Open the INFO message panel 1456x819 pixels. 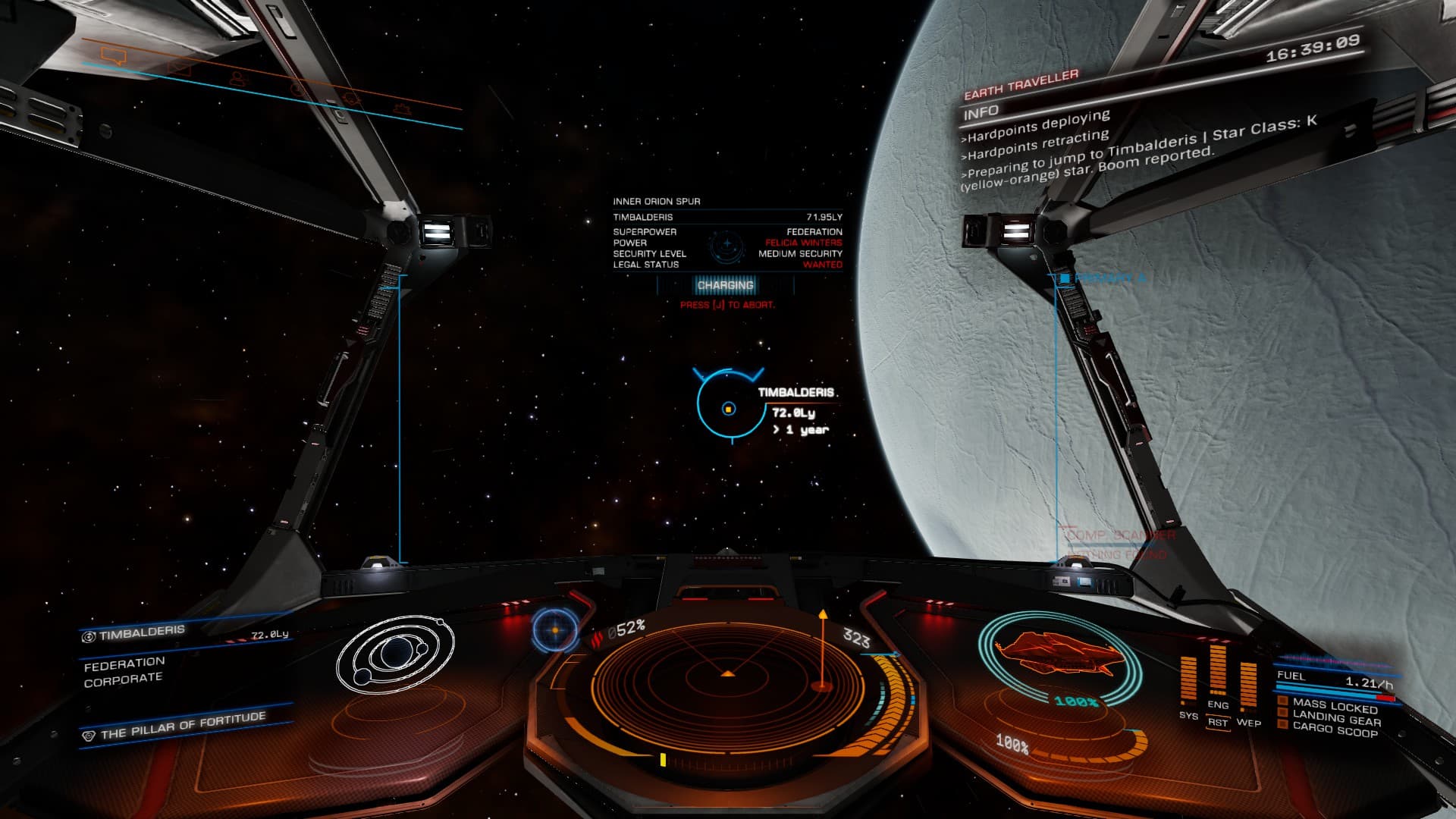(x=981, y=113)
